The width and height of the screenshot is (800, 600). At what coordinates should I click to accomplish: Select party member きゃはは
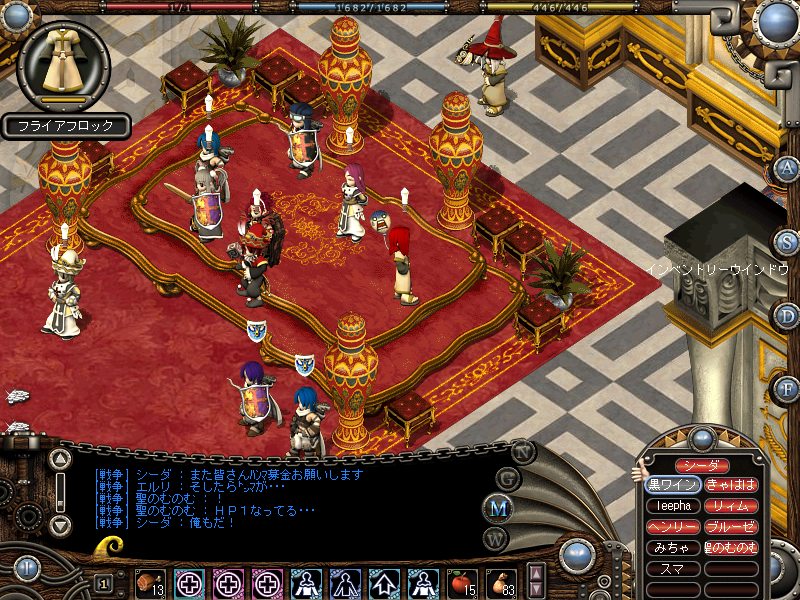click(x=730, y=485)
